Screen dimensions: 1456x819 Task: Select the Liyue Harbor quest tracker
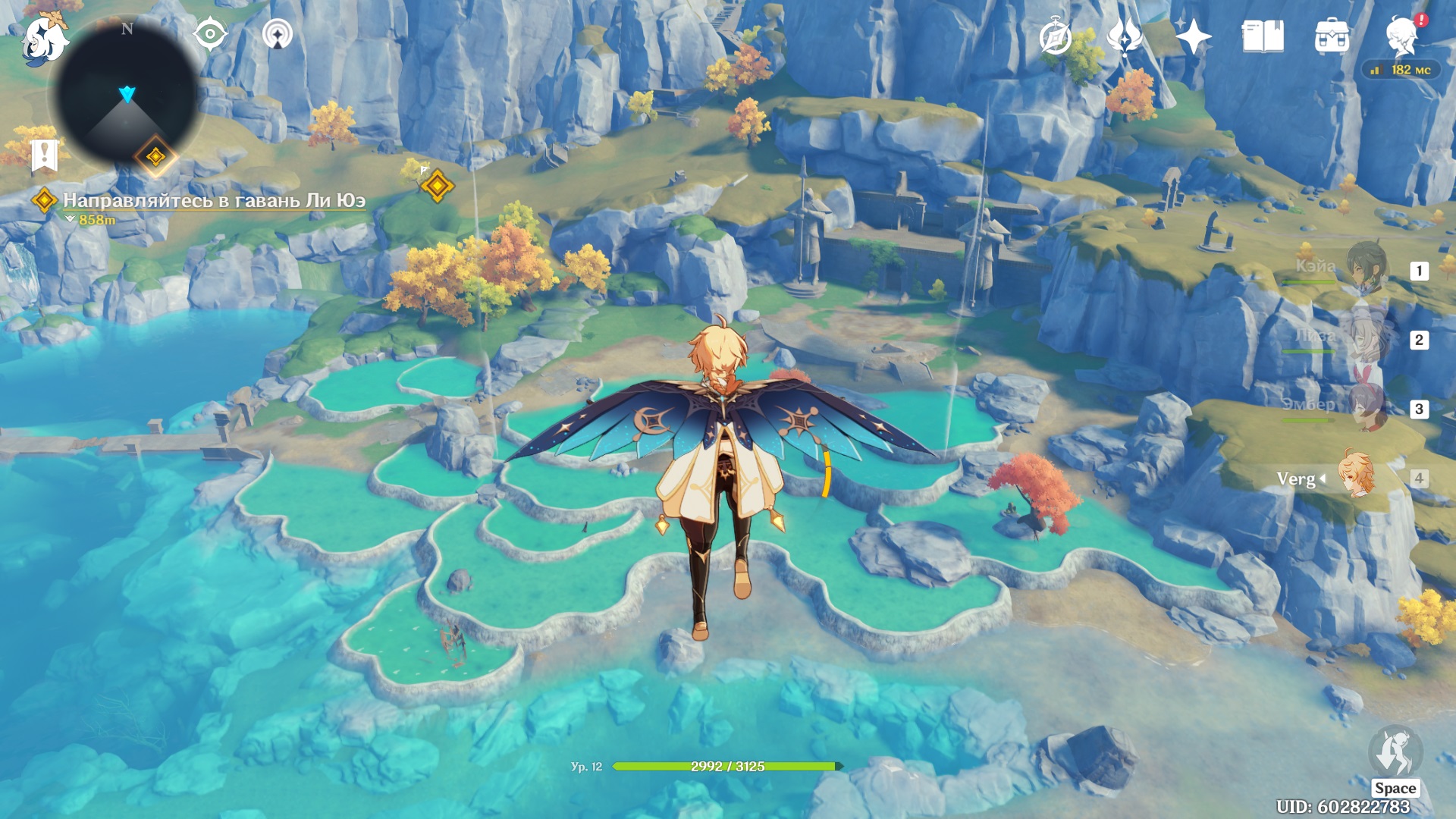point(212,201)
